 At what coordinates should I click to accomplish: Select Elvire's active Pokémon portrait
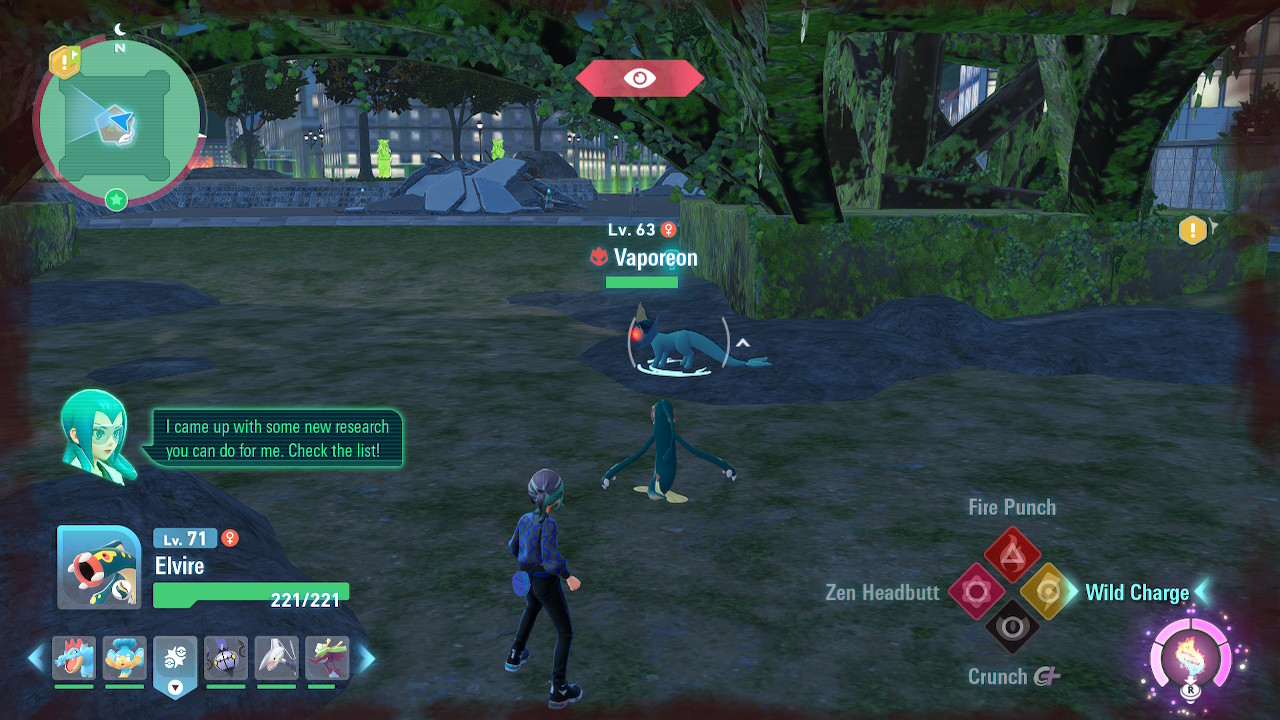pos(99,567)
